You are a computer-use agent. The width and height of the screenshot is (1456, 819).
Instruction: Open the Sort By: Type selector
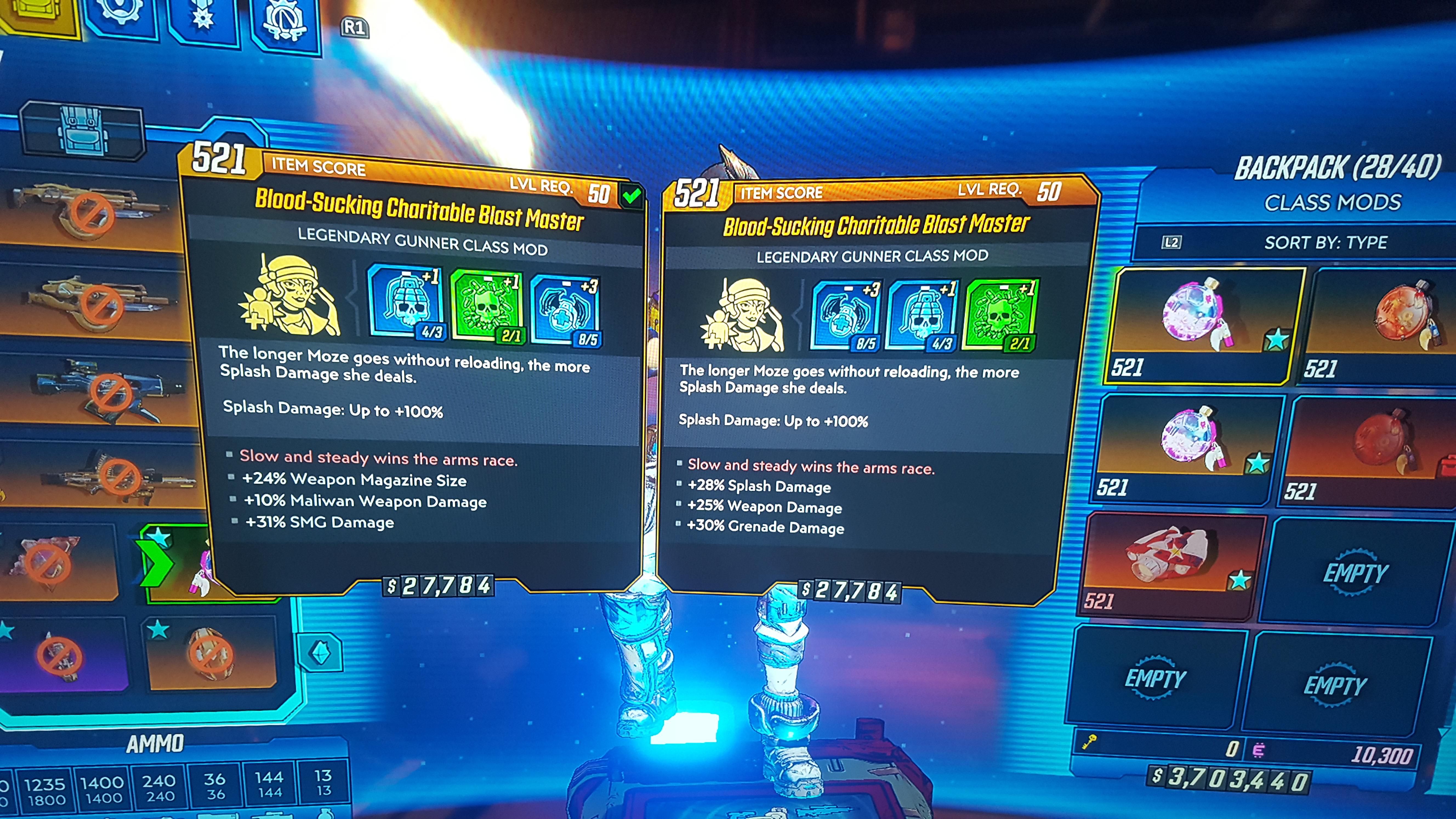tap(1326, 242)
